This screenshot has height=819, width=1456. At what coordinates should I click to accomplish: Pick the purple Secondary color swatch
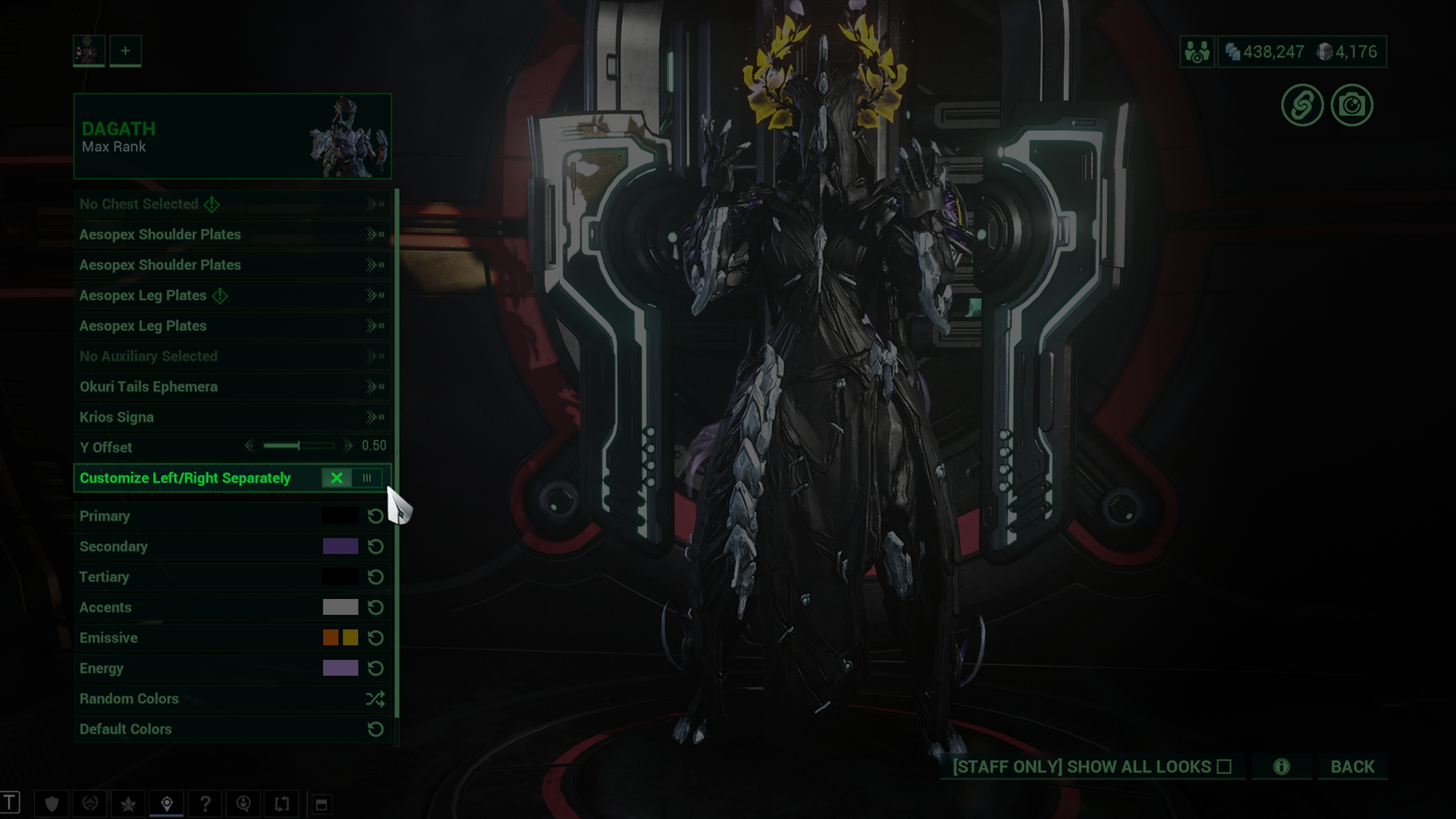[x=340, y=546]
